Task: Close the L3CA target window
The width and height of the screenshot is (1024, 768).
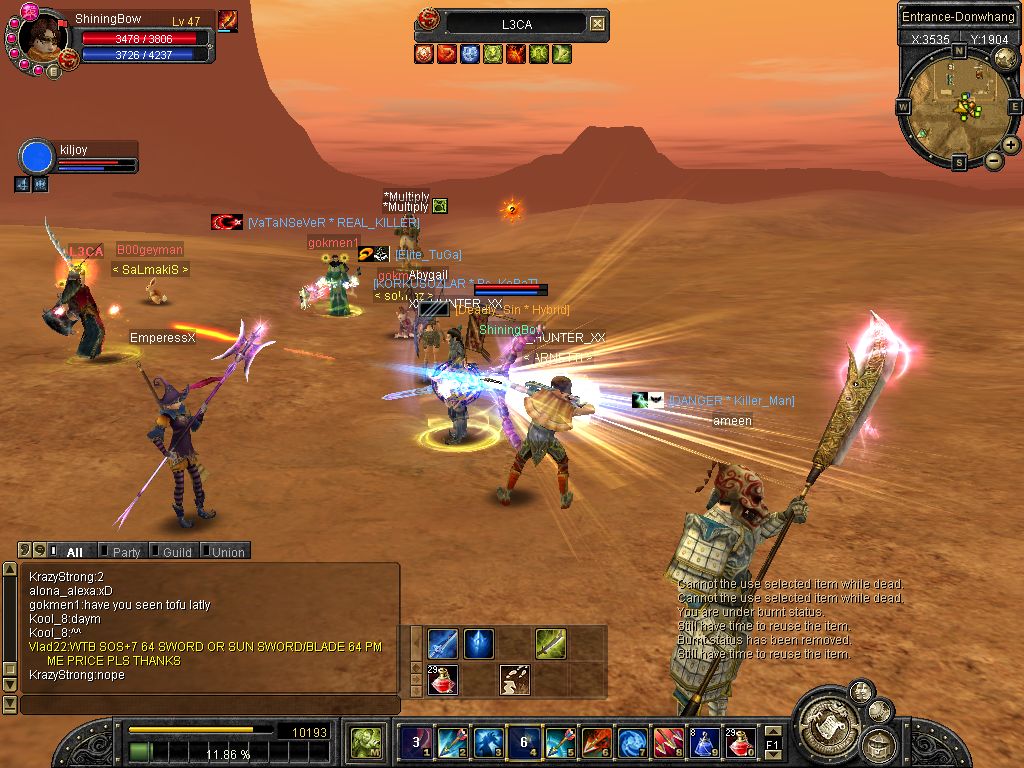Action: coord(597,23)
